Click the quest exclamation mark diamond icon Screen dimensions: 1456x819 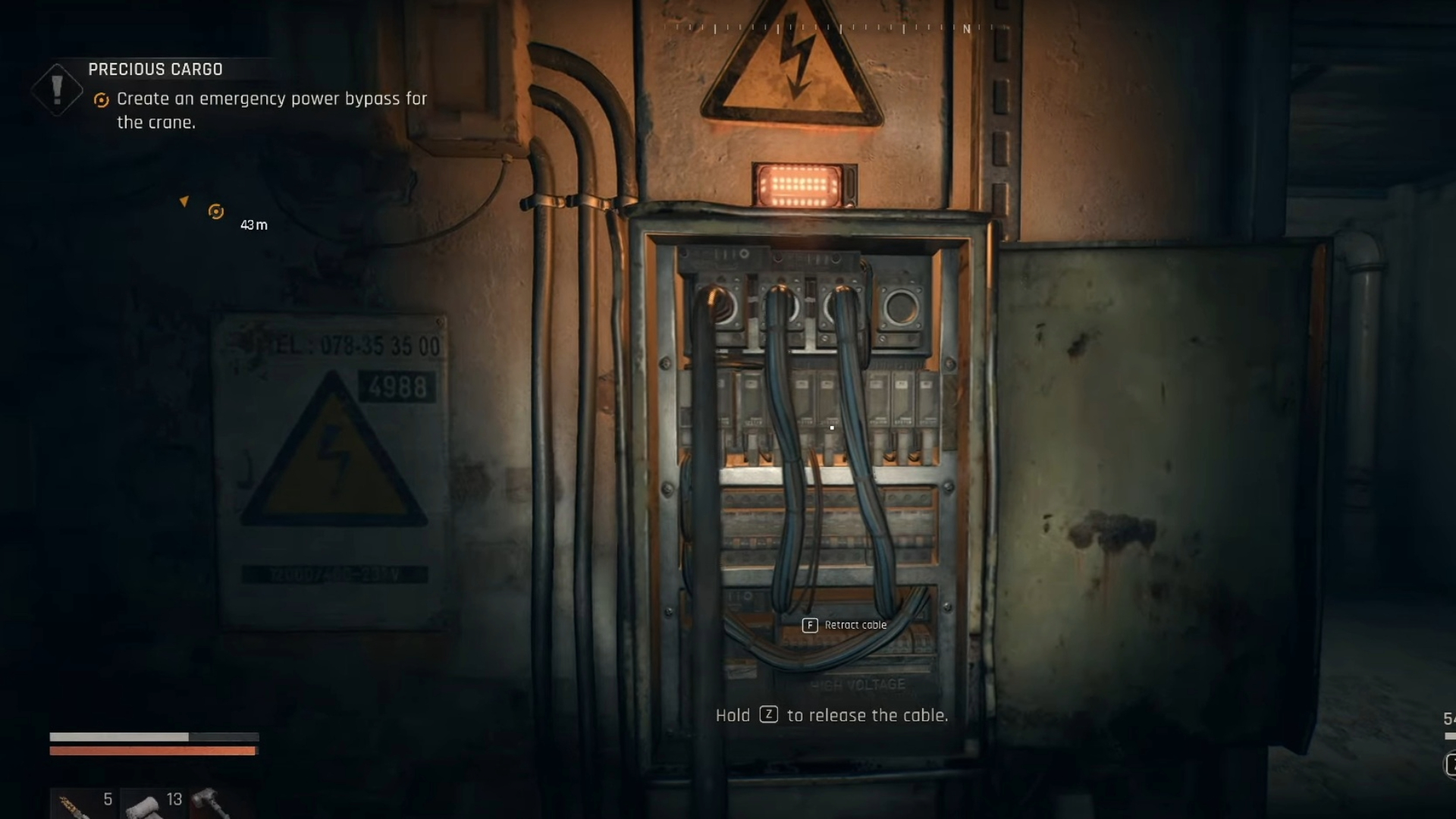tap(57, 89)
